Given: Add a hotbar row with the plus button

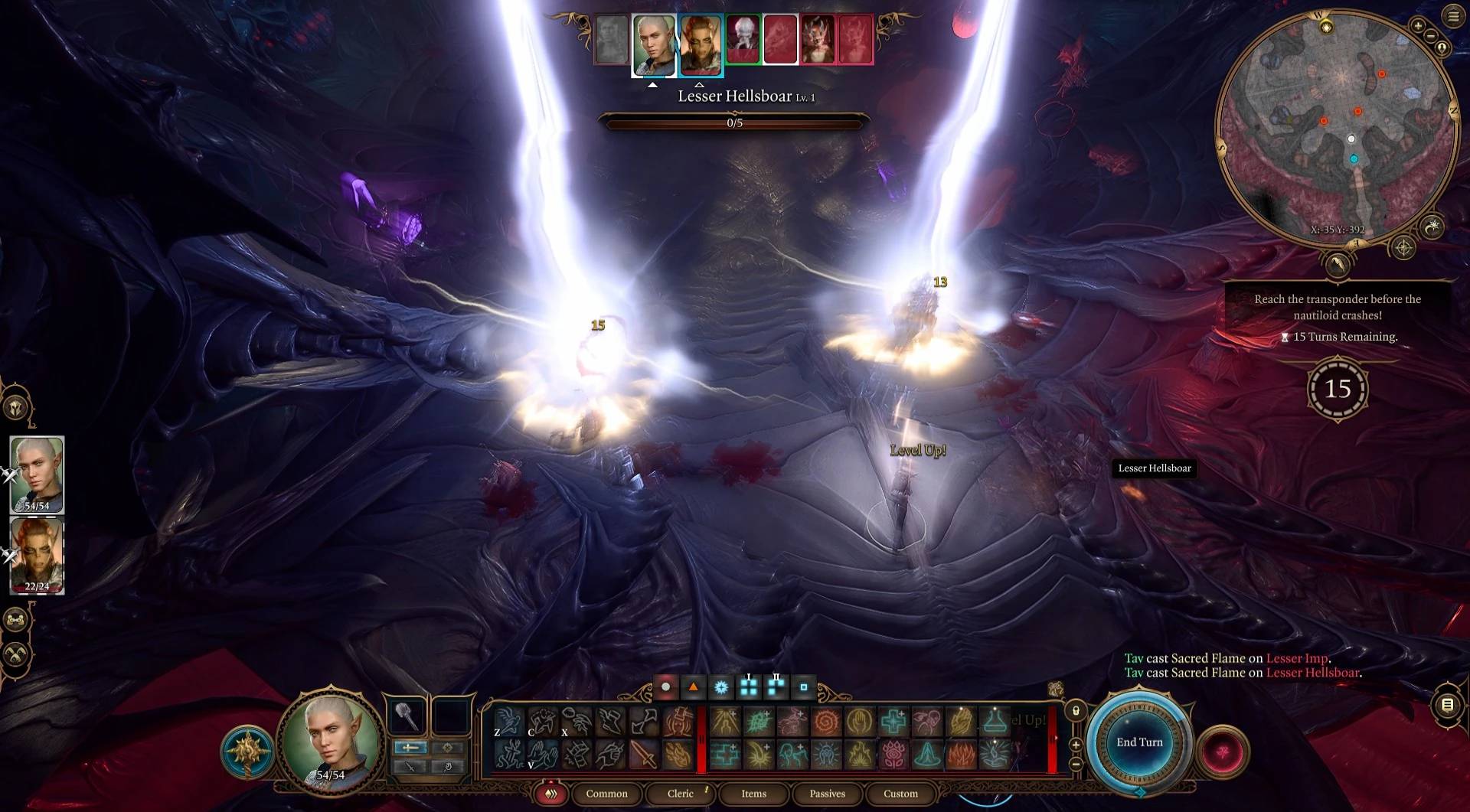Looking at the screenshot, I should pyautogui.click(x=1076, y=745).
